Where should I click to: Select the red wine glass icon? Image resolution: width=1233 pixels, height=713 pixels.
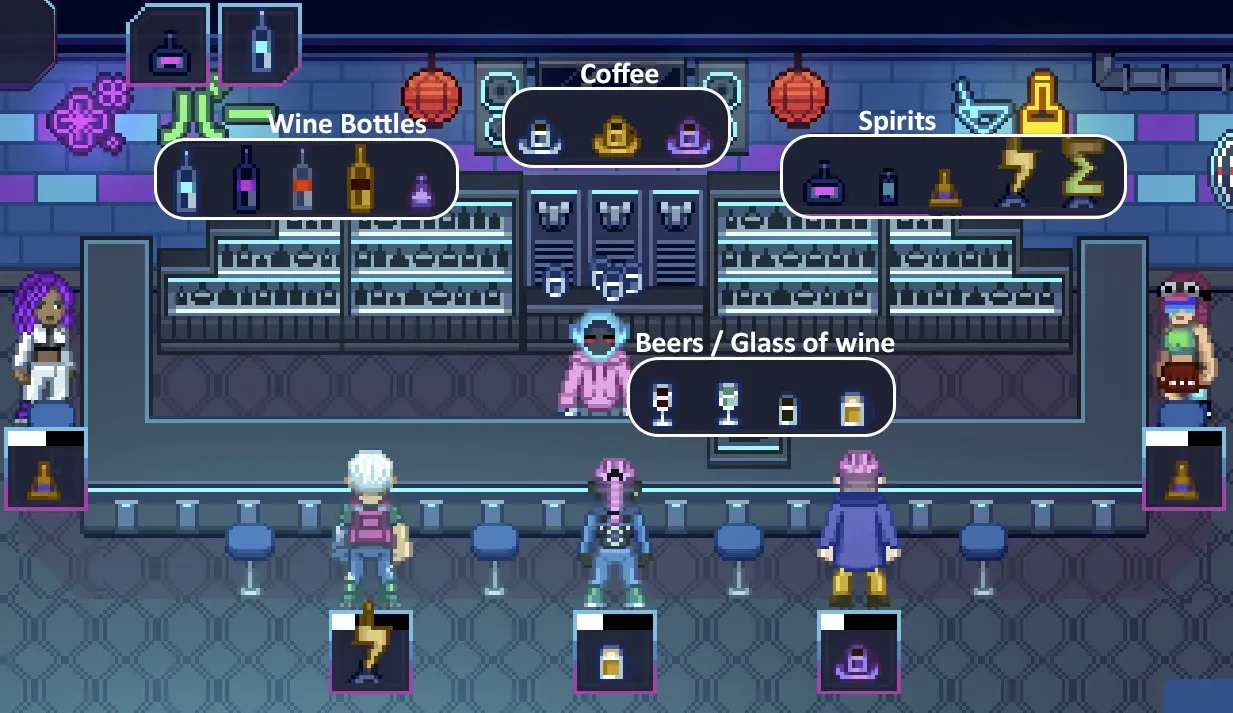[662, 404]
